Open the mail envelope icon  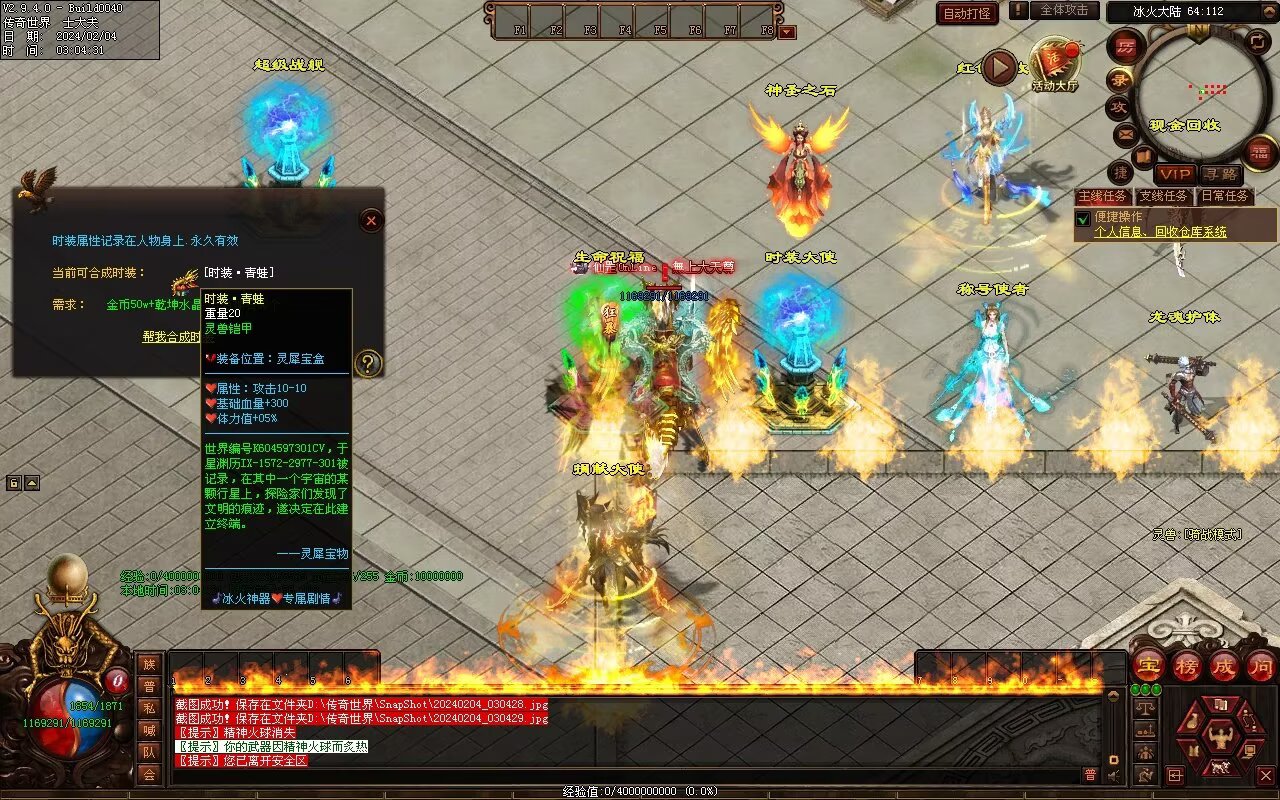coord(1126,133)
